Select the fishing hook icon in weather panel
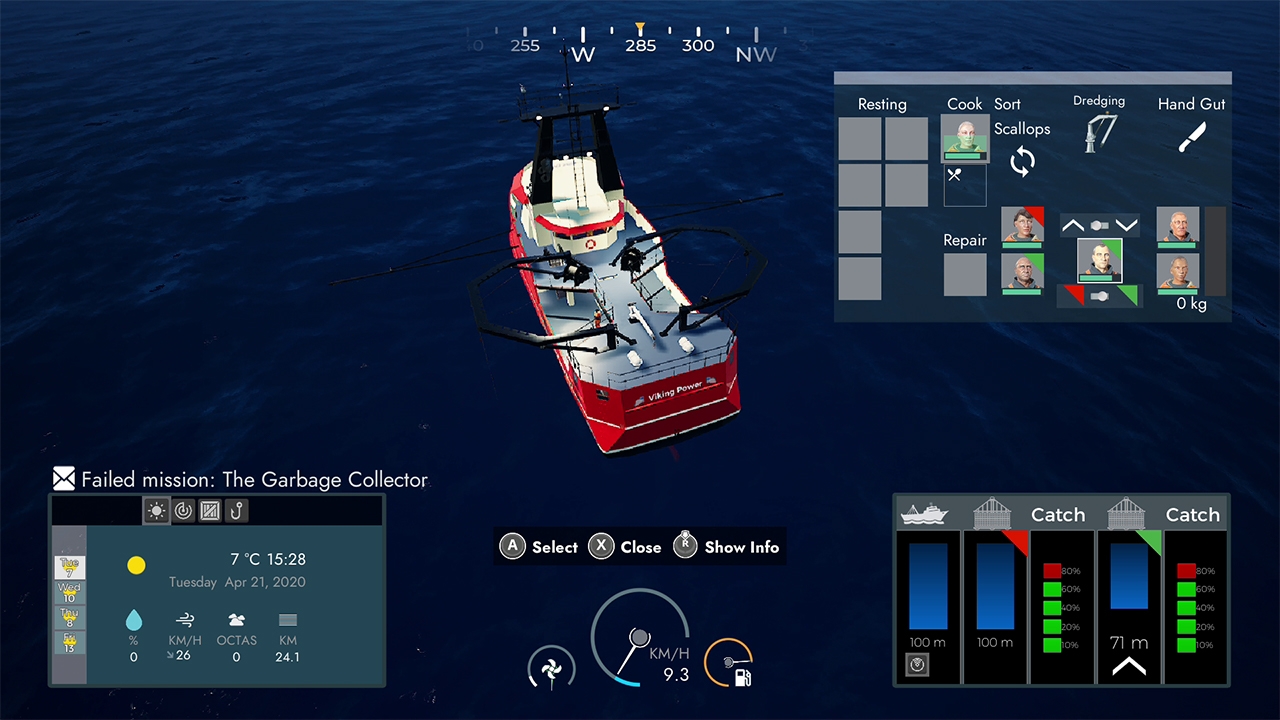 pyautogui.click(x=236, y=511)
